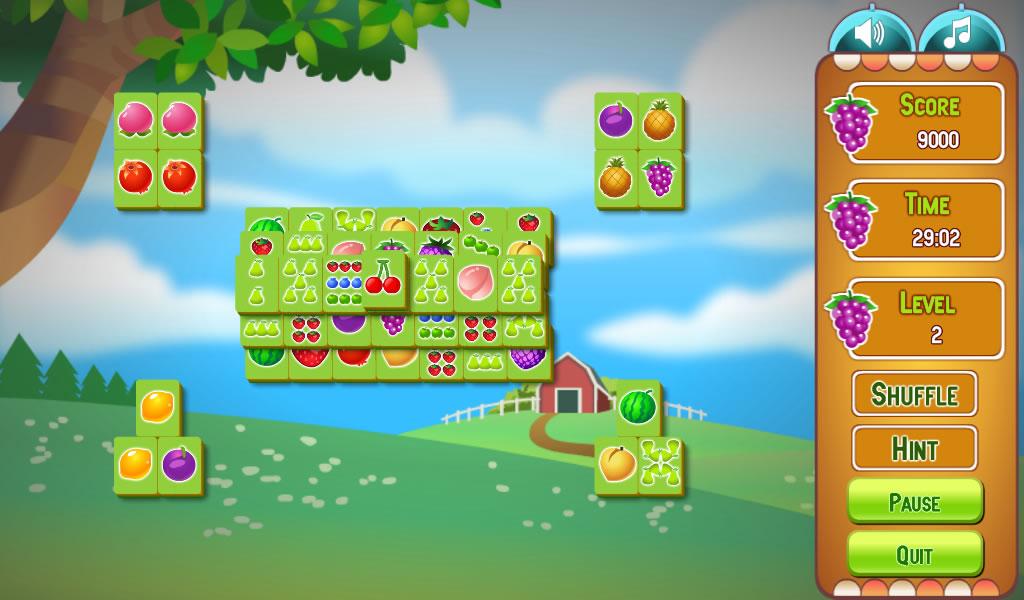
Task: Toggle the music note button
Action: (959, 34)
